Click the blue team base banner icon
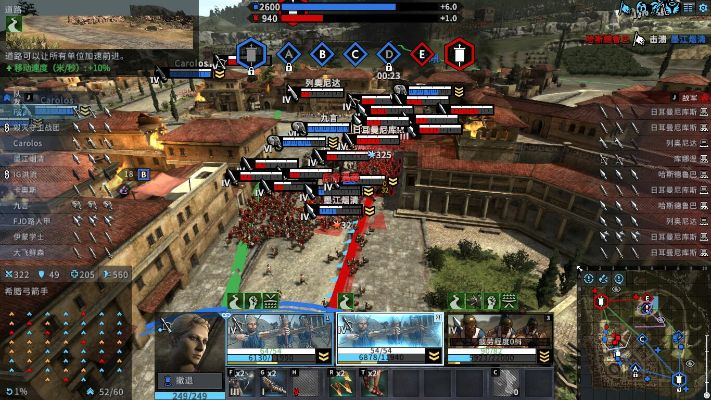 point(252,53)
